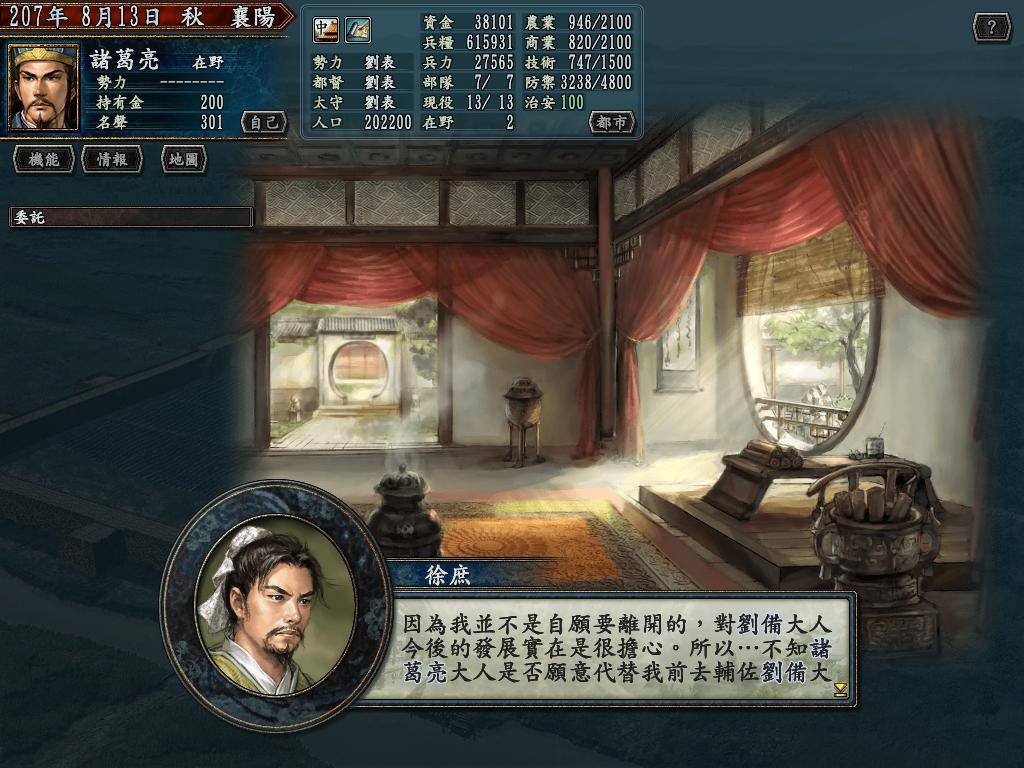
Task: Click the 委託 delegation bar
Action: click(131, 218)
